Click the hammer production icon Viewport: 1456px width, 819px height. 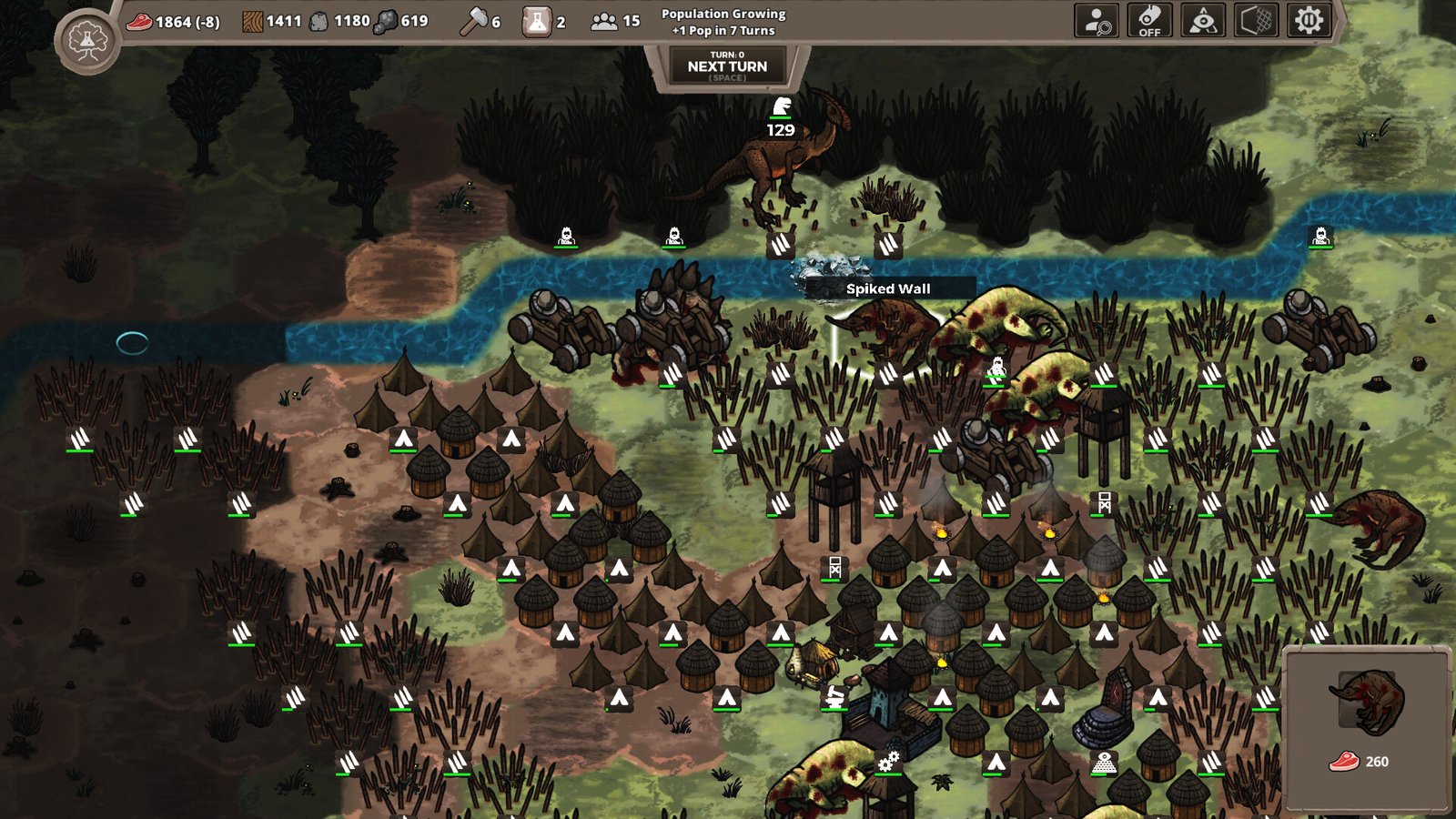pos(472,18)
